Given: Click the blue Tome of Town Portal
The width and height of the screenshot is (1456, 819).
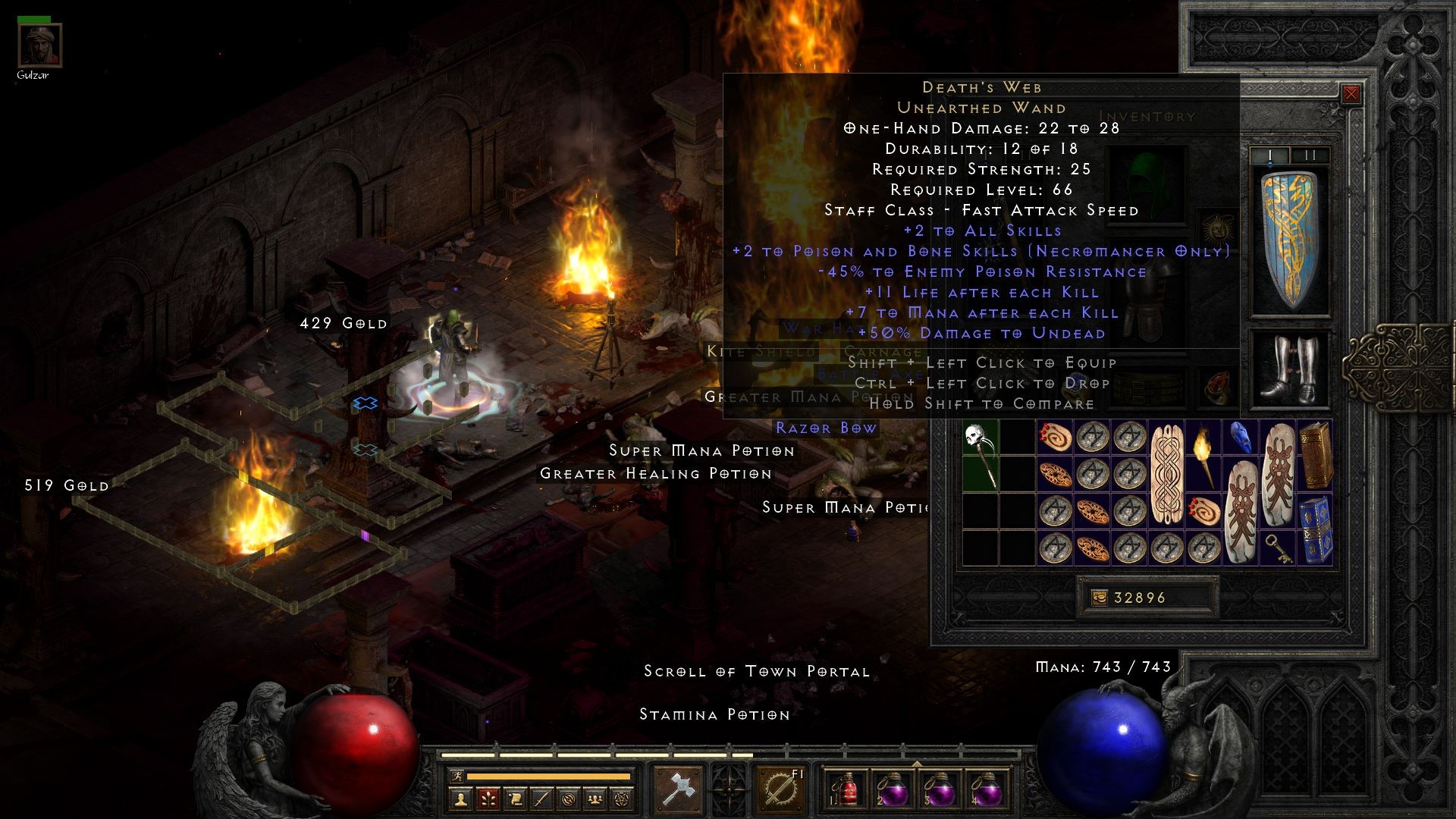Looking at the screenshot, I should (x=1316, y=531).
